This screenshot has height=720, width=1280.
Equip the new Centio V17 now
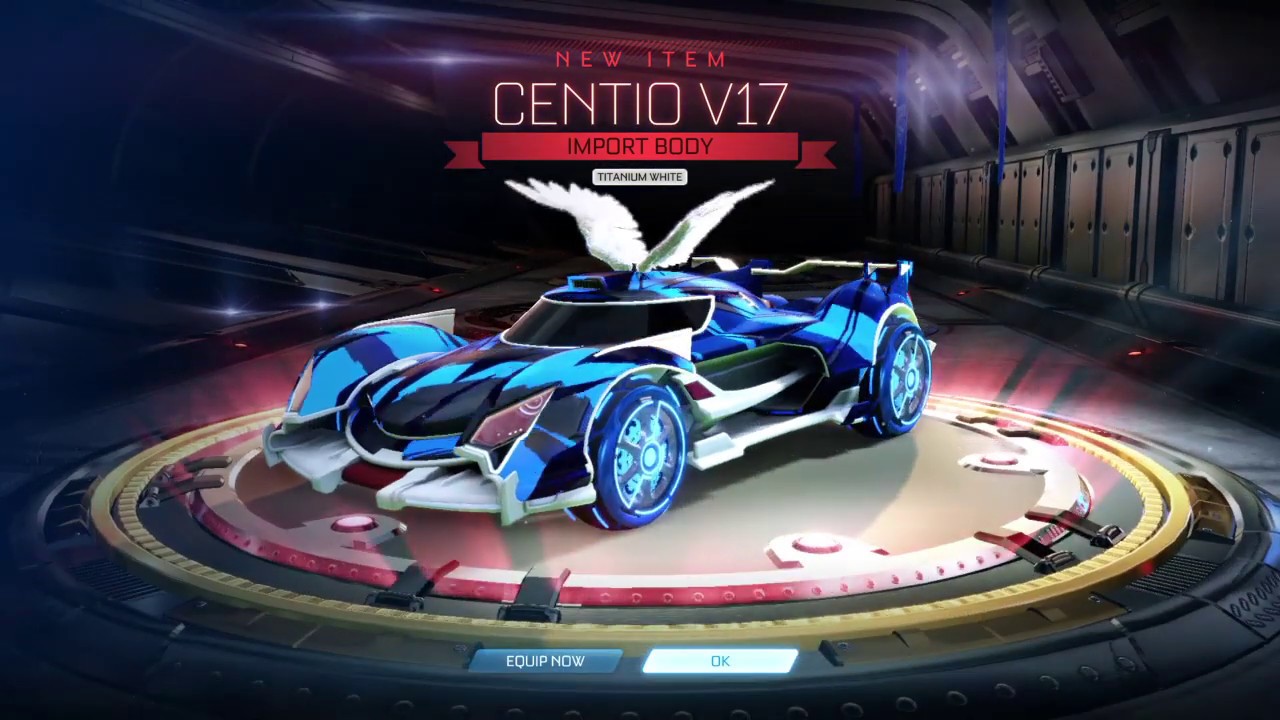coord(545,661)
